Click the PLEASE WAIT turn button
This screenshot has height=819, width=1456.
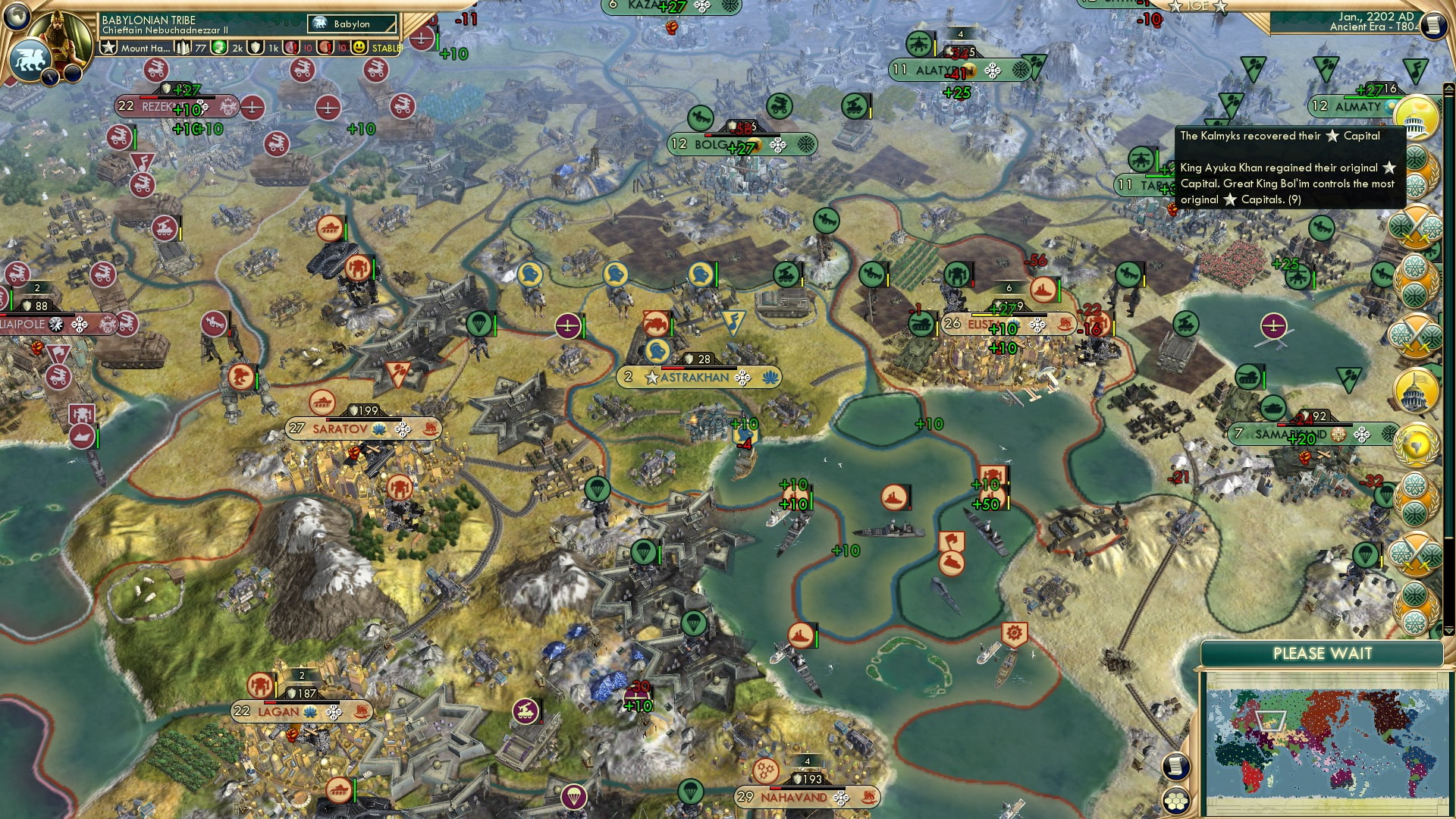tap(1322, 654)
